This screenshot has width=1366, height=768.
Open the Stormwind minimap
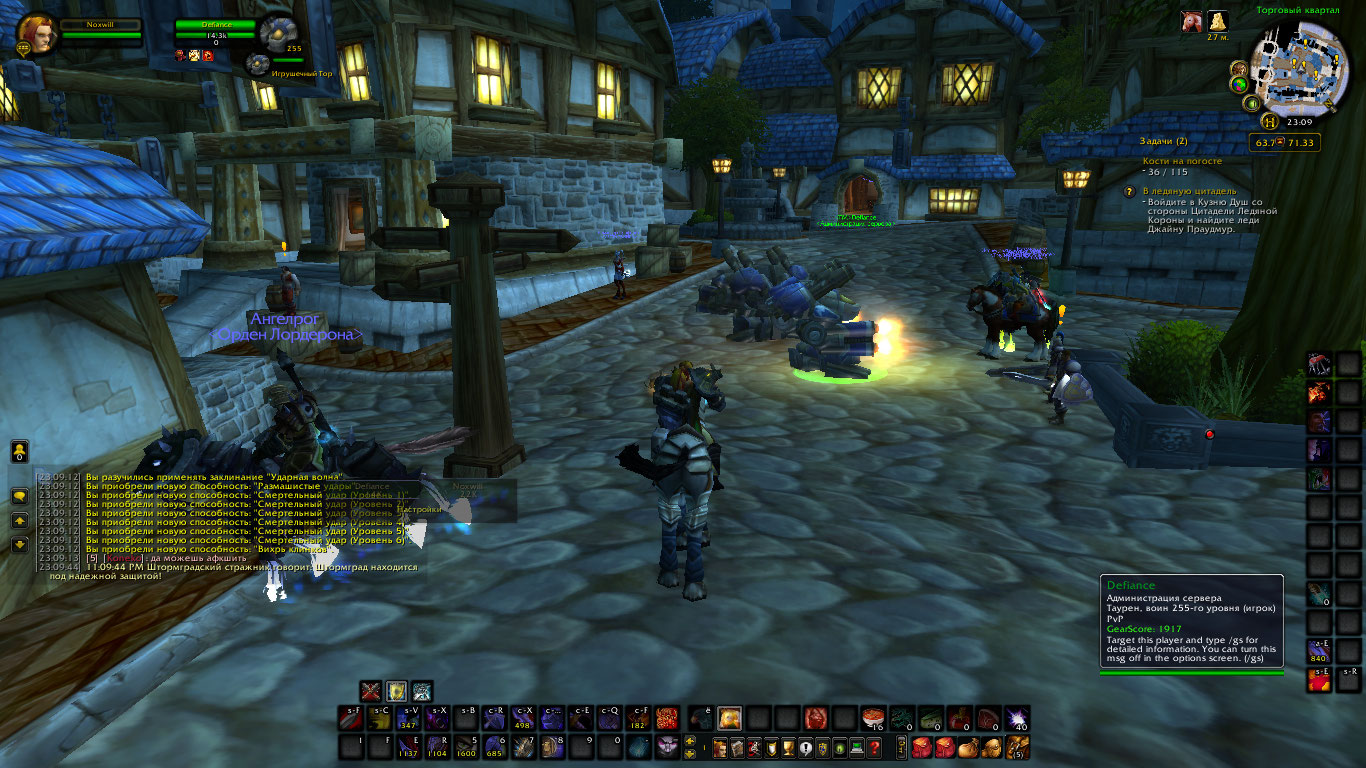(x=1300, y=70)
